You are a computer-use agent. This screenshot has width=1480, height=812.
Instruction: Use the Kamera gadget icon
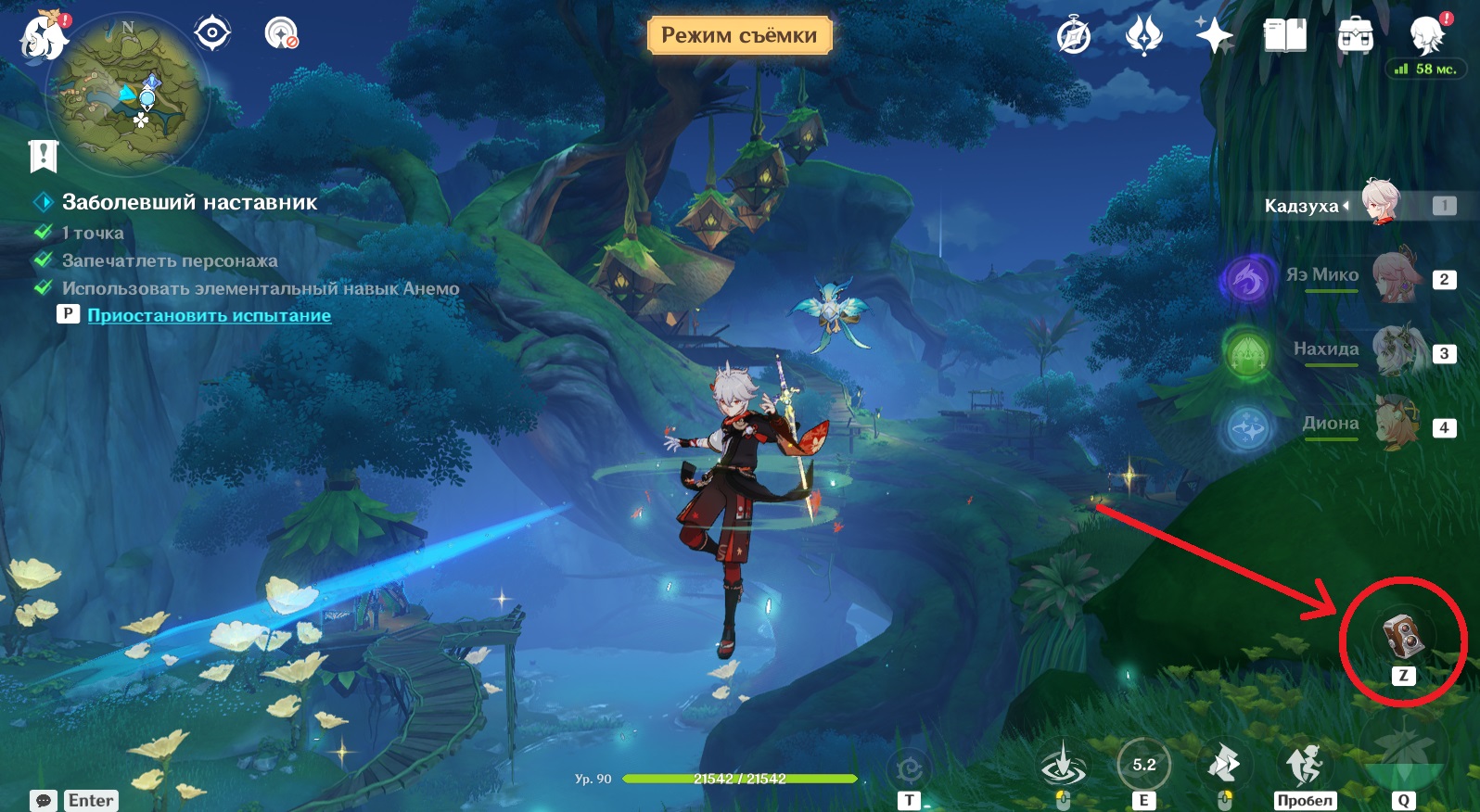pos(1403,635)
